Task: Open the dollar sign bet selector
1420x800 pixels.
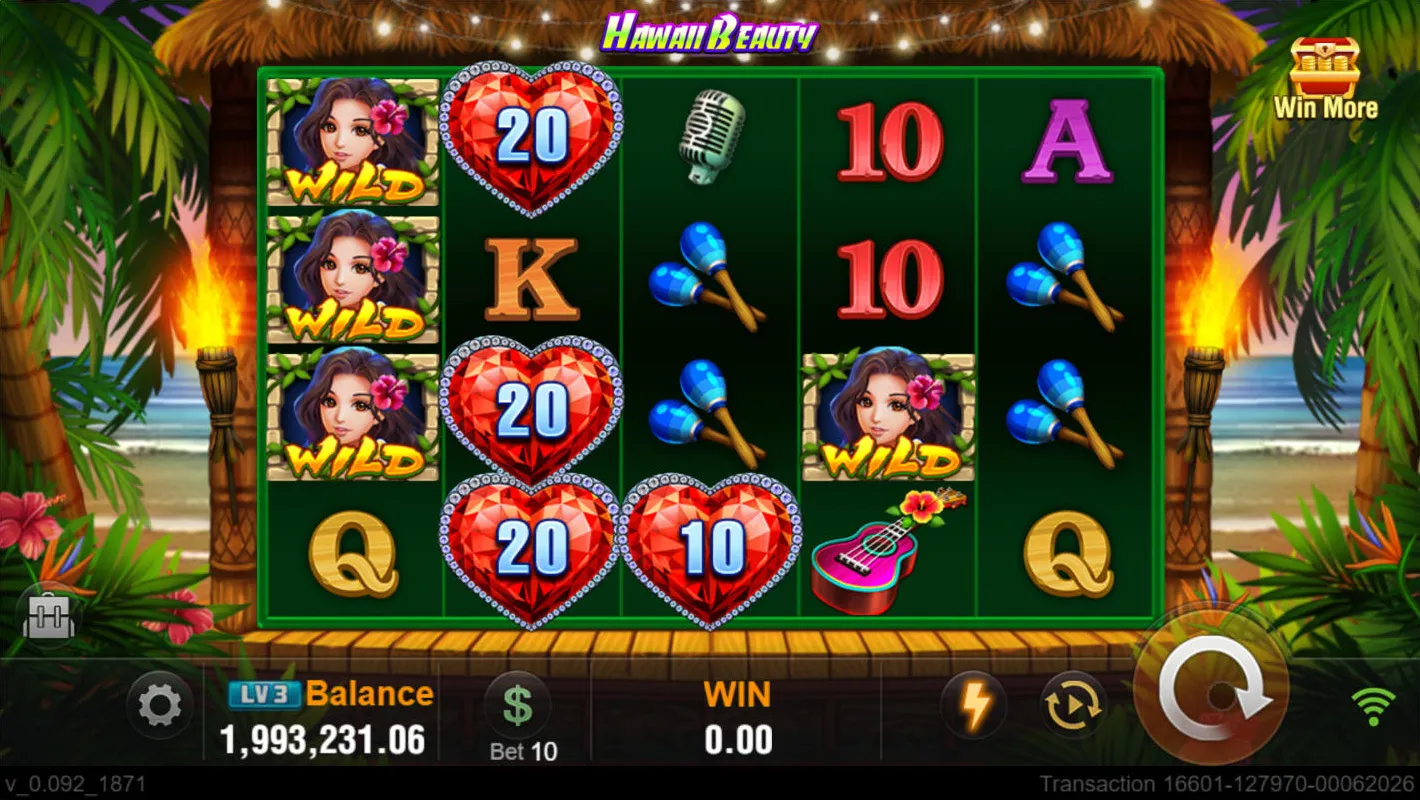Action: click(x=517, y=704)
